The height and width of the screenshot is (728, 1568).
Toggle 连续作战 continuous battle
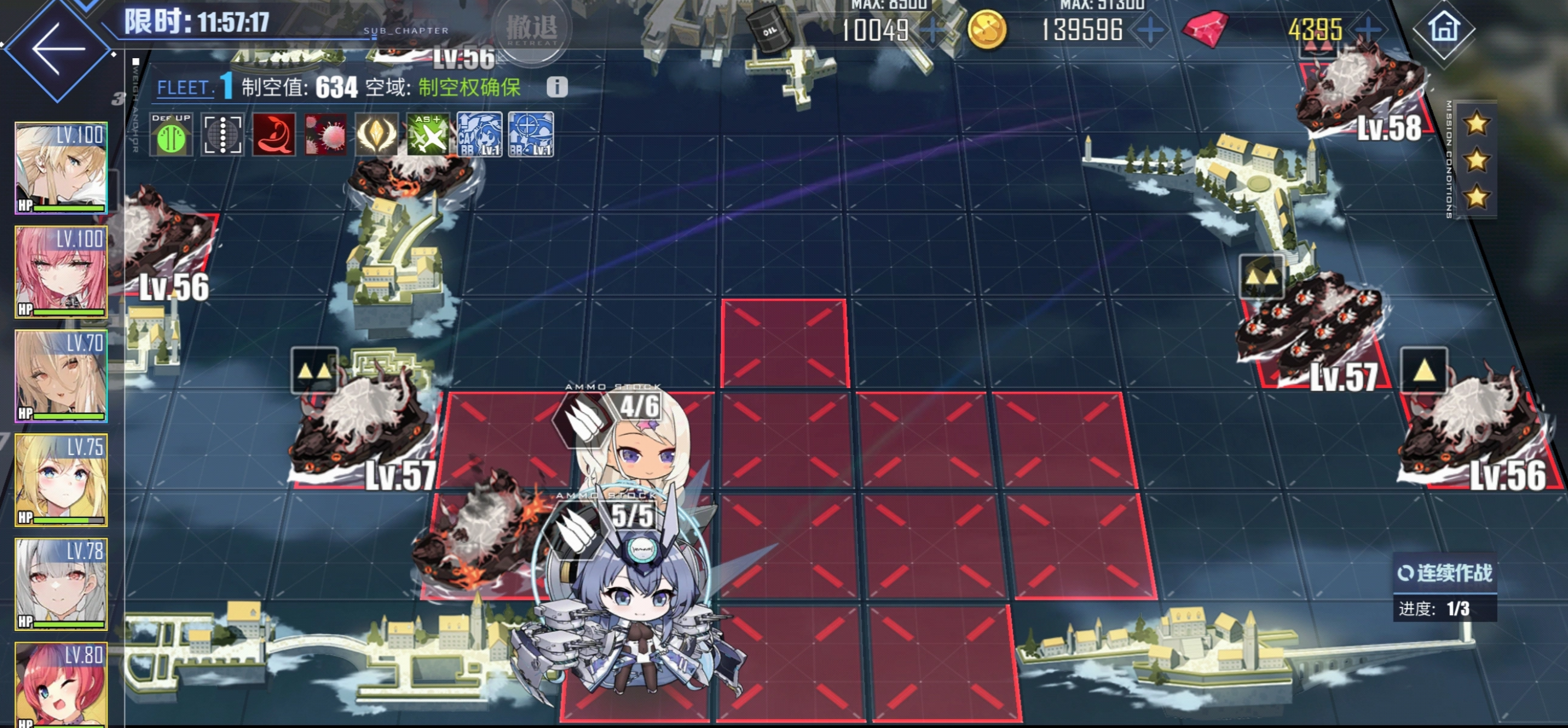(x=1444, y=573)
